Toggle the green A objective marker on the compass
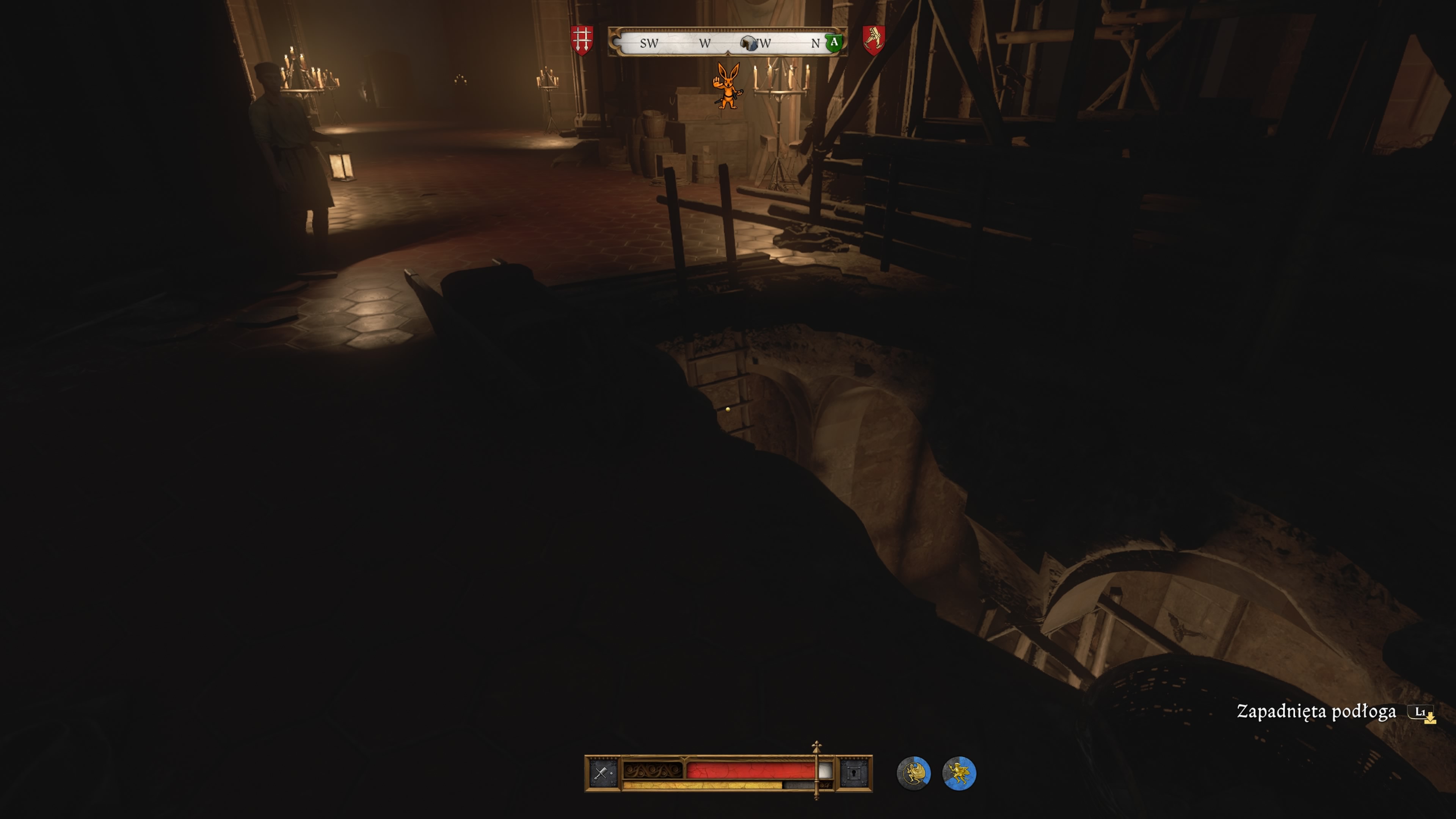This screenshot has width=1456, height=819. tap(835, 42)
